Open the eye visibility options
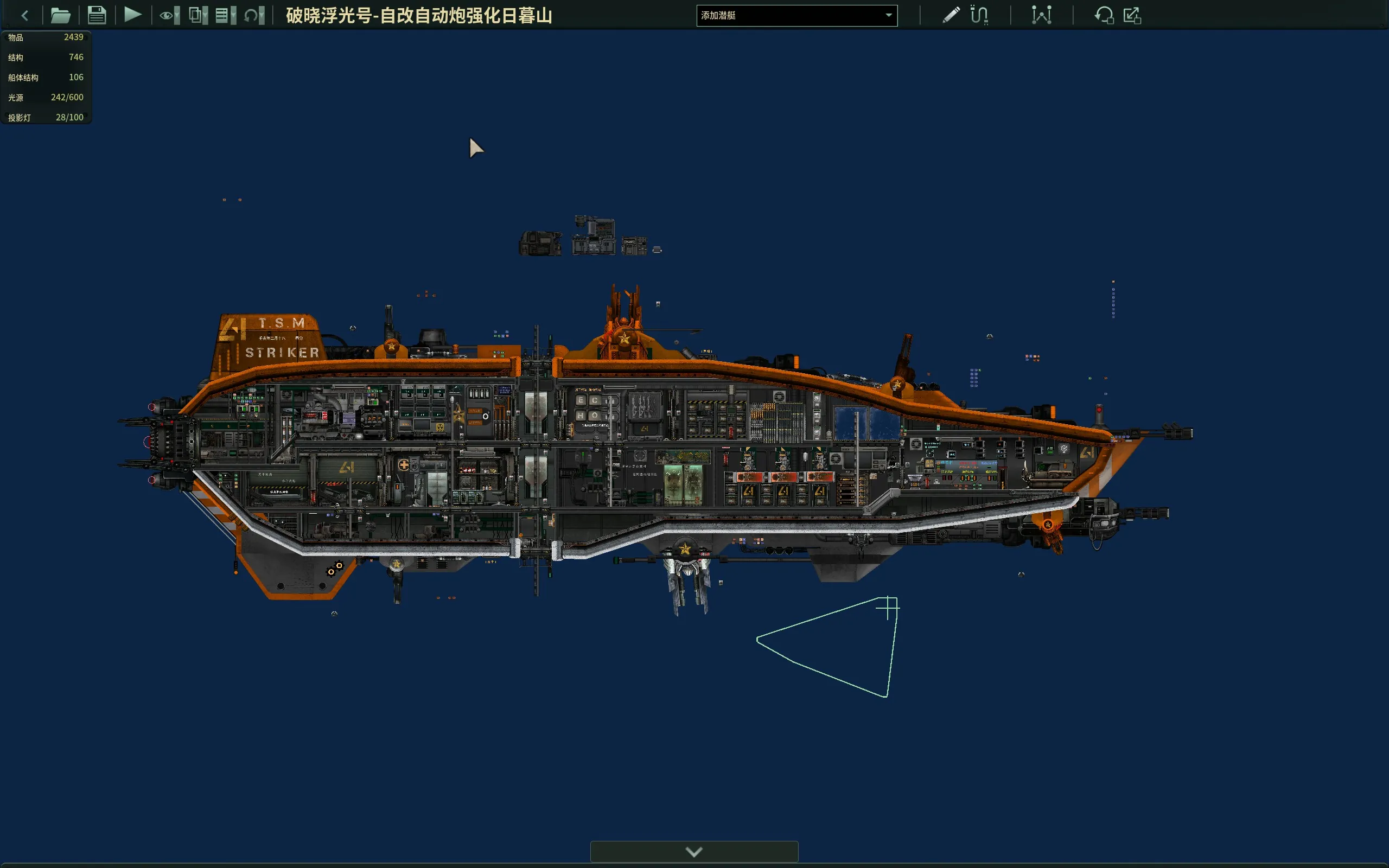 (169, 16)
